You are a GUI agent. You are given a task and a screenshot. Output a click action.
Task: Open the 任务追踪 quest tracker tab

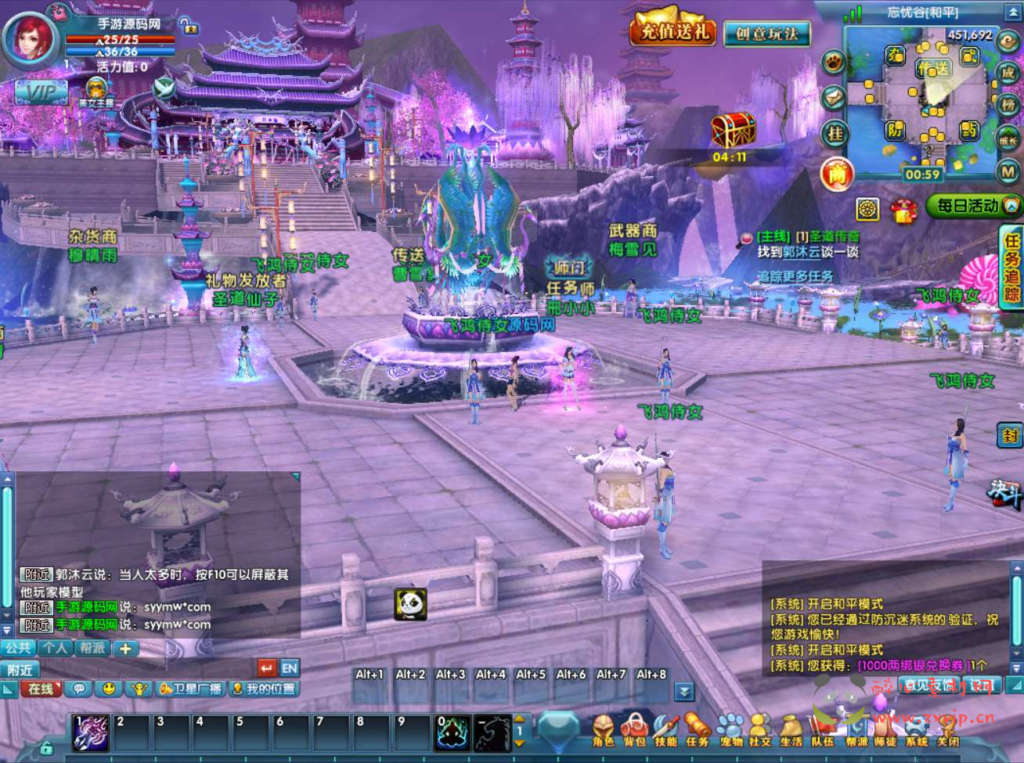pos(1010,266)
